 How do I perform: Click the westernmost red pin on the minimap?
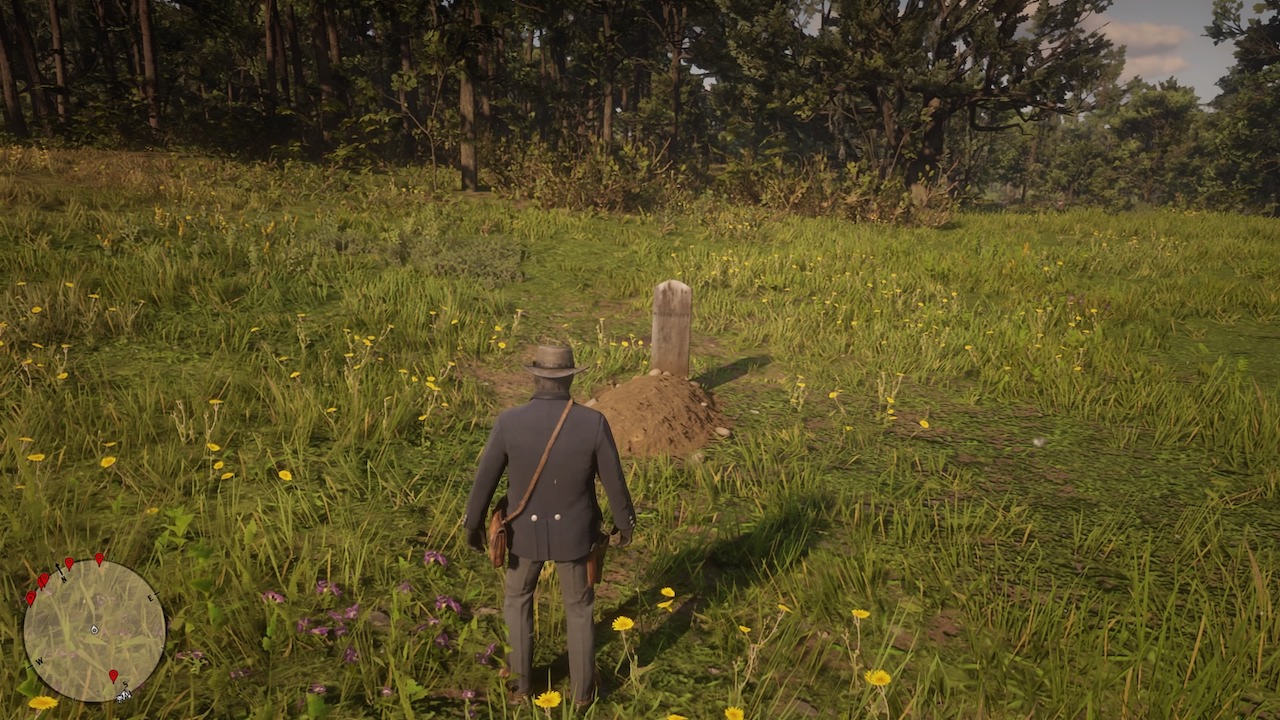coord(31,598)
